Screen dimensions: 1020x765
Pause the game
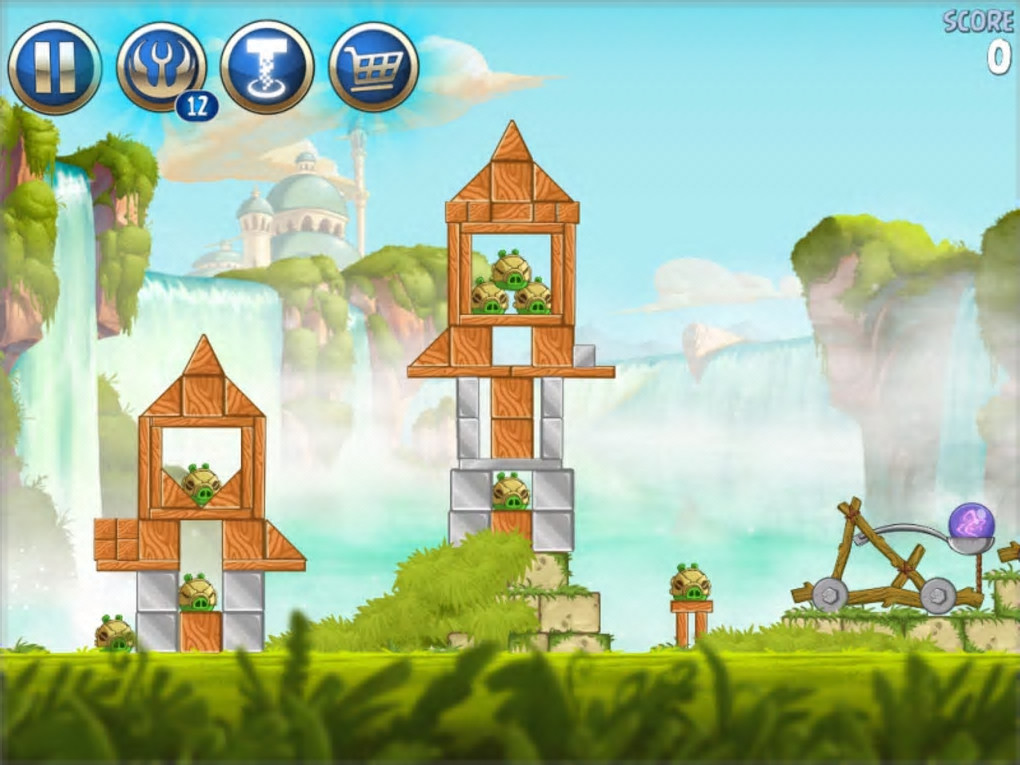(x=54, y=67)
